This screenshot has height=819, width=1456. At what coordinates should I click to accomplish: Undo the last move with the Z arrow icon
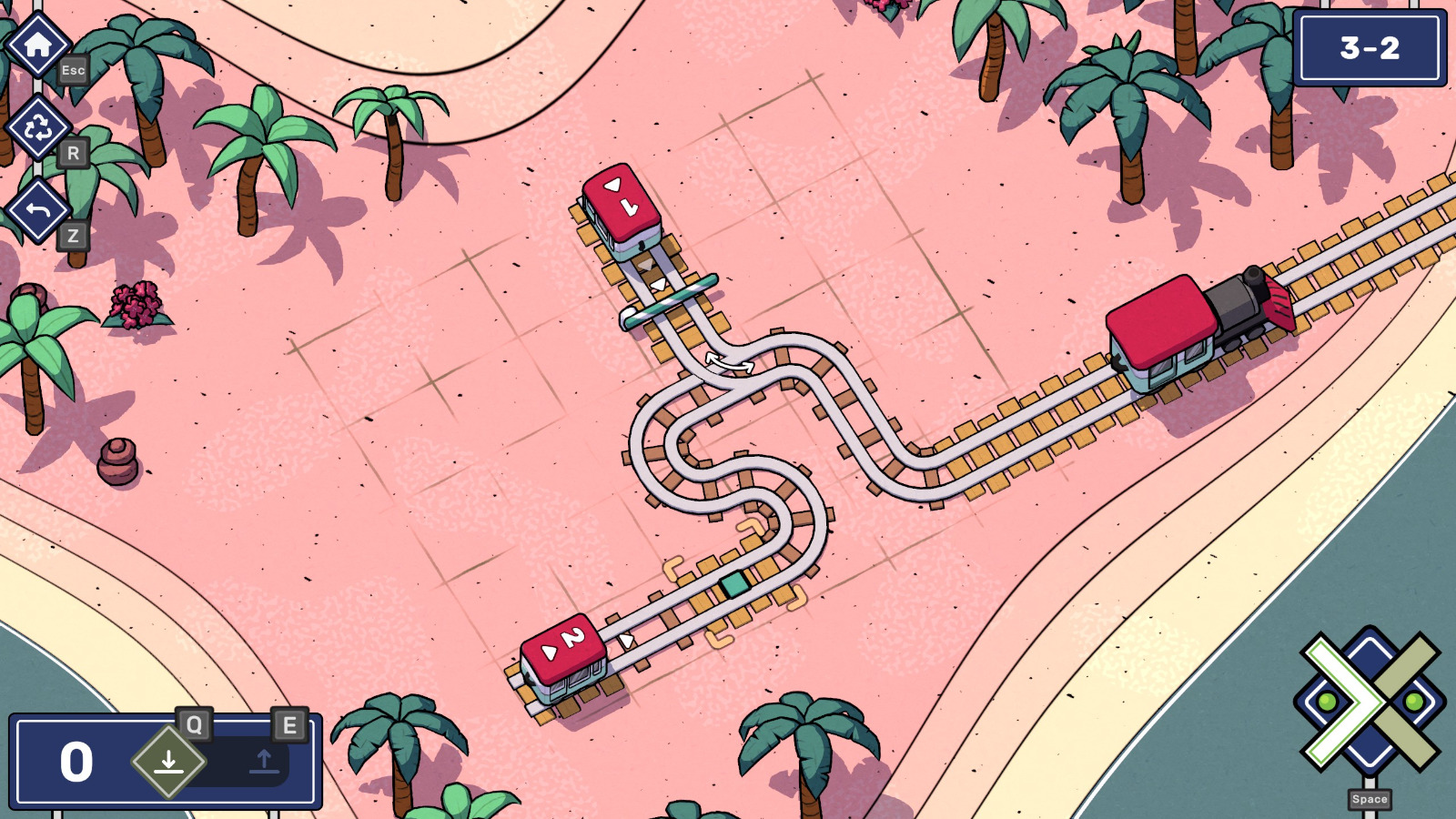(x=38, y=211)
